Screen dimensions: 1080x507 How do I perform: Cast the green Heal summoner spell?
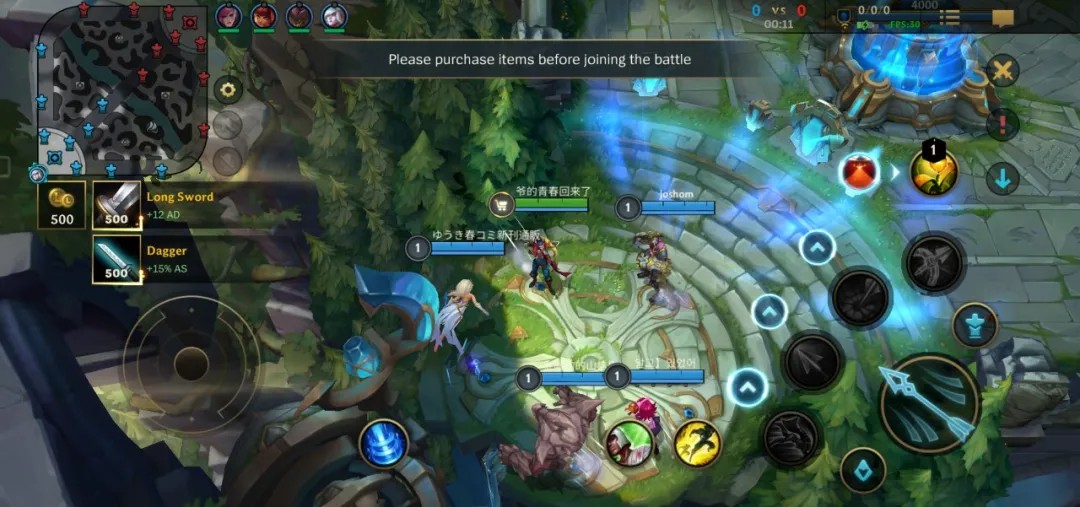click(630, 443)
